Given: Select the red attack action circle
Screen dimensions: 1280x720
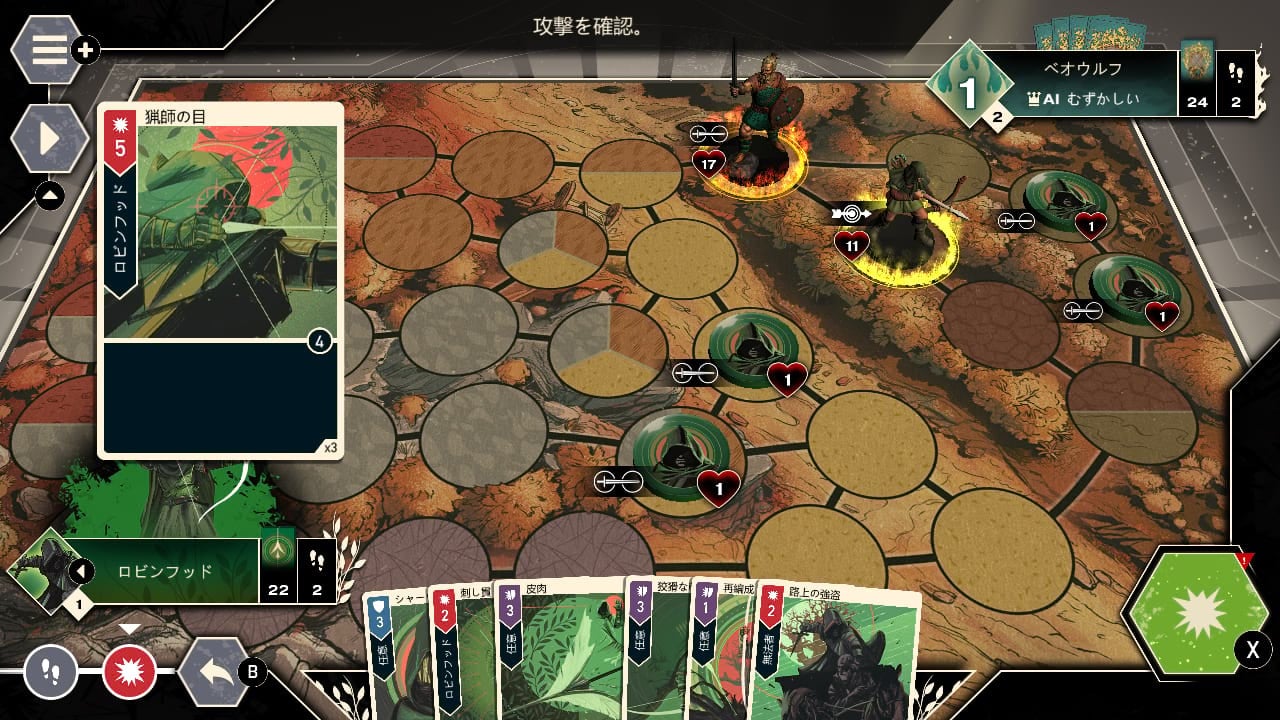Looking at the screenshot, I should pyautogui.click(x=130, y=670).
